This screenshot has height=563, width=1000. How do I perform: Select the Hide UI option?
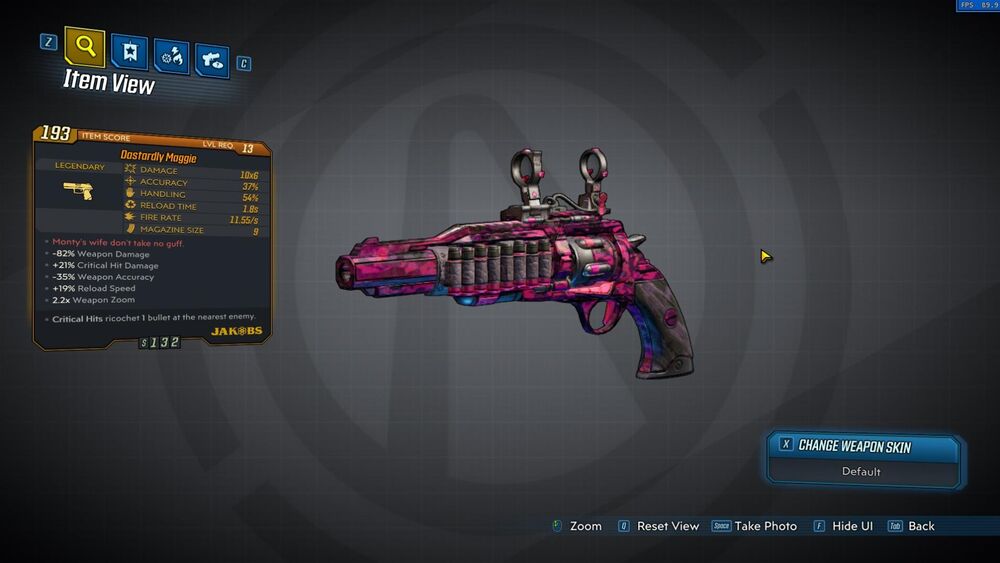pyautogui.click(x=852, y=526)
